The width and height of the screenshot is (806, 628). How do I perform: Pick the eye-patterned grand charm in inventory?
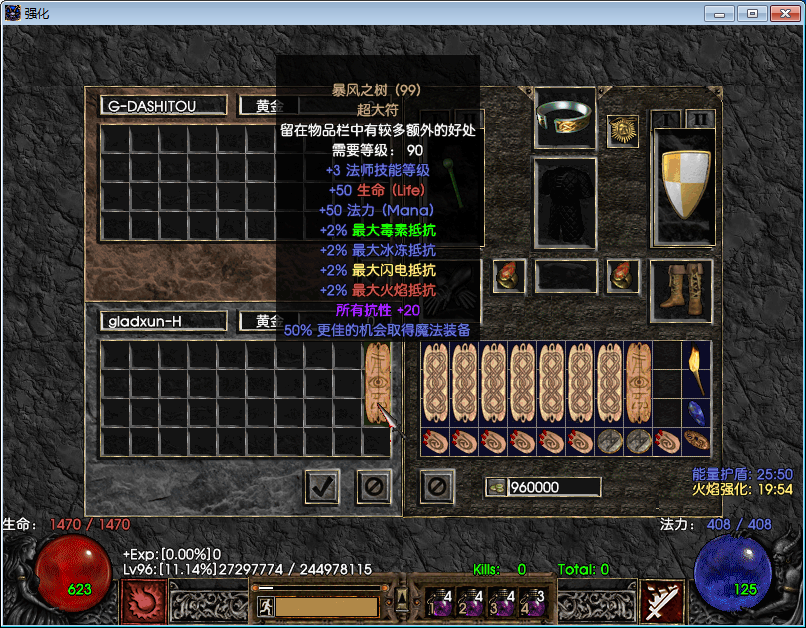pyautogui.click(x=639, y=384)
